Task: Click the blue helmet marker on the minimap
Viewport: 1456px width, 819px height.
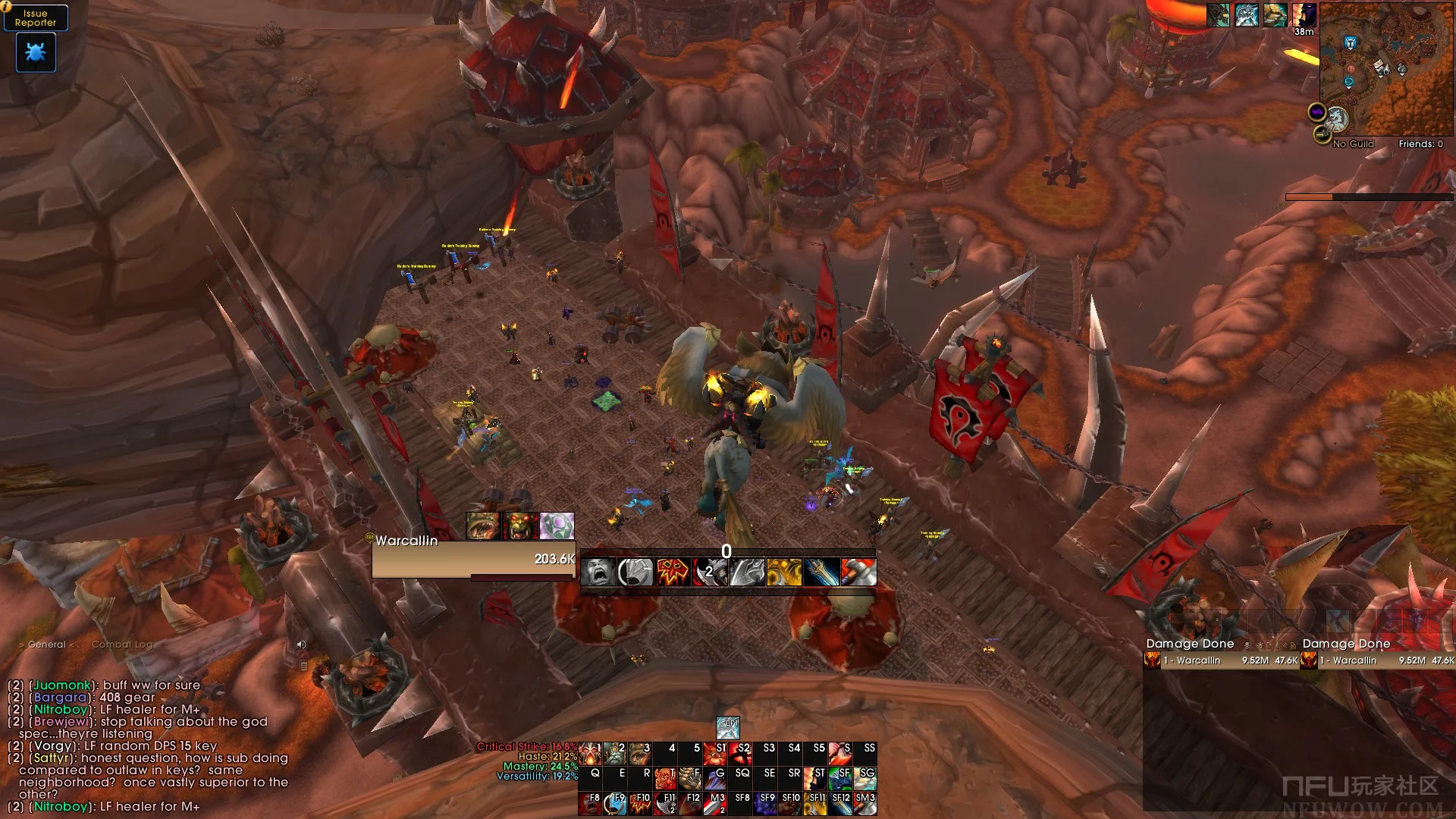Action: click(x=1350, y=43)
